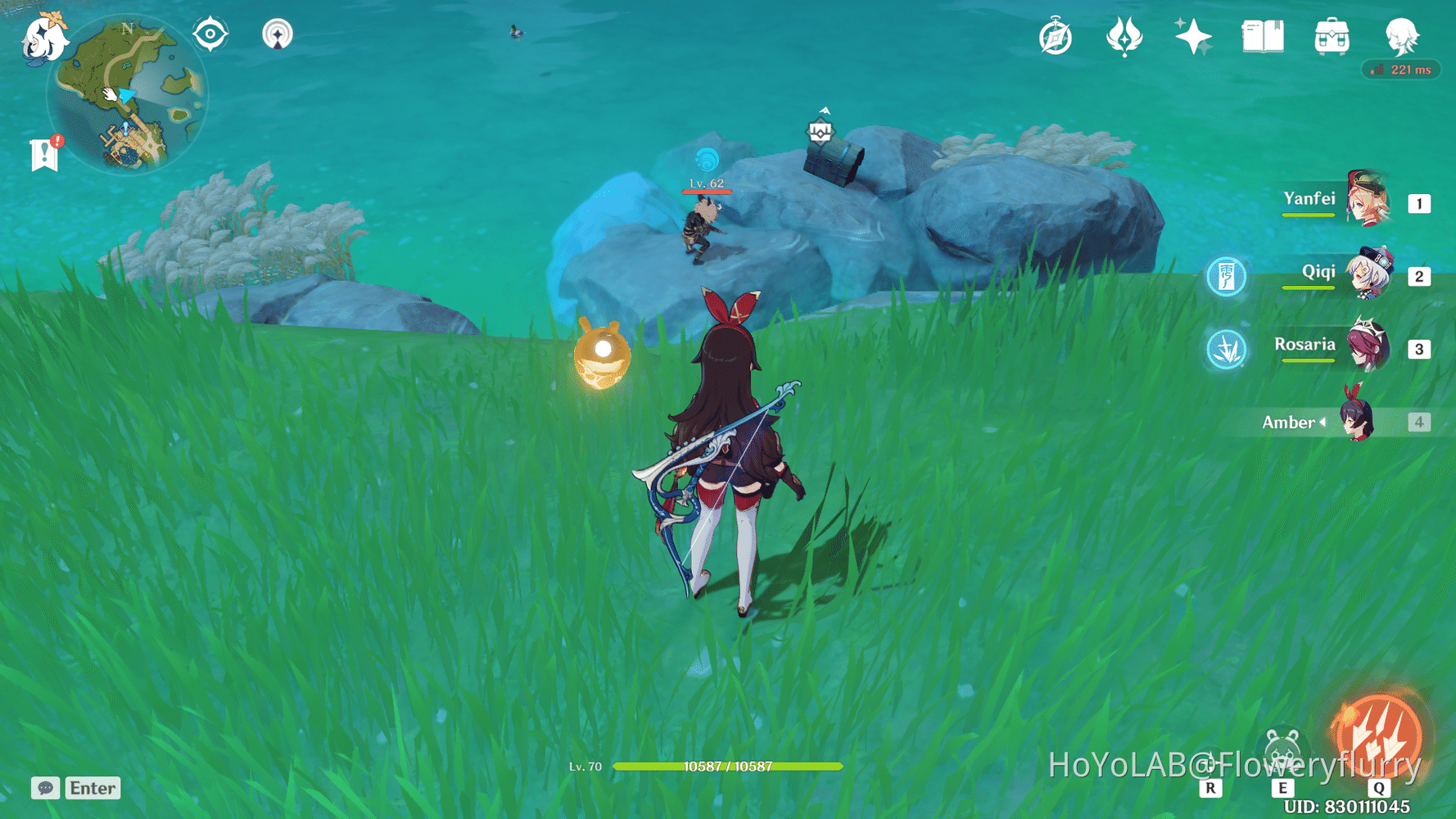Open the Wish menu star icon
The height and width of the screenshot is (819, 1456).
1195,36
